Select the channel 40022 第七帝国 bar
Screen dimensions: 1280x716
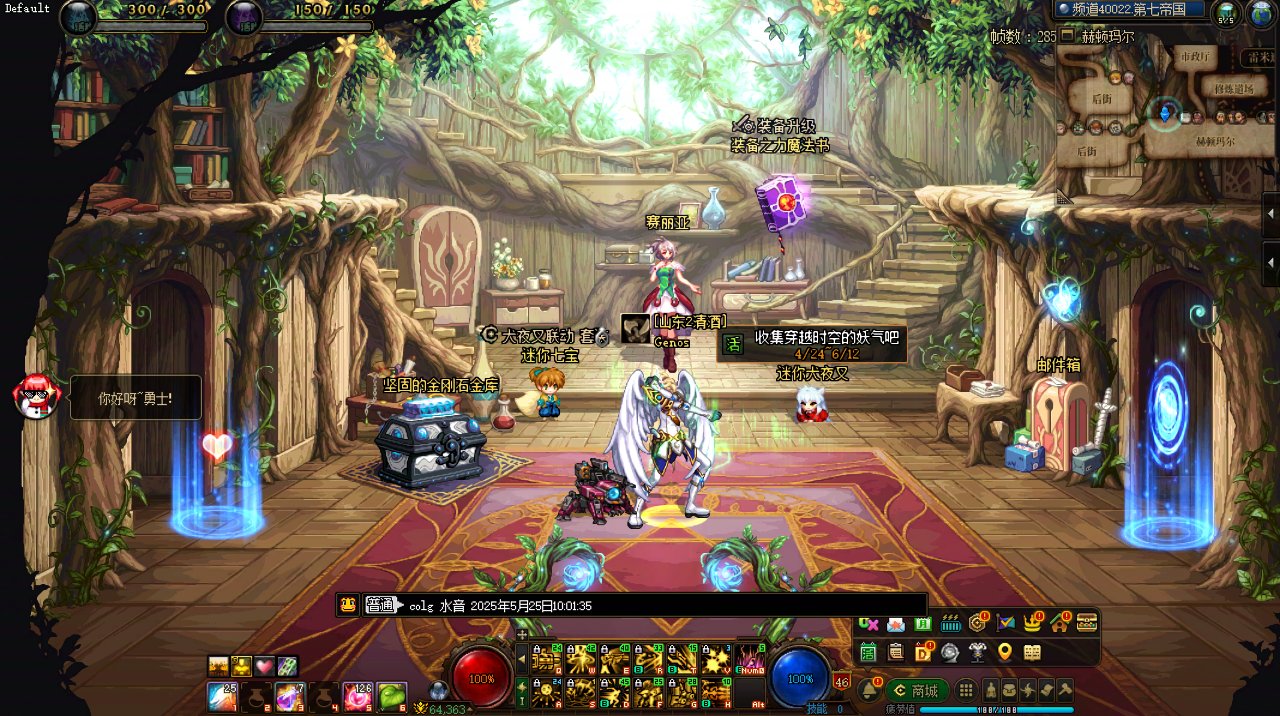[x=1130, y=9]
